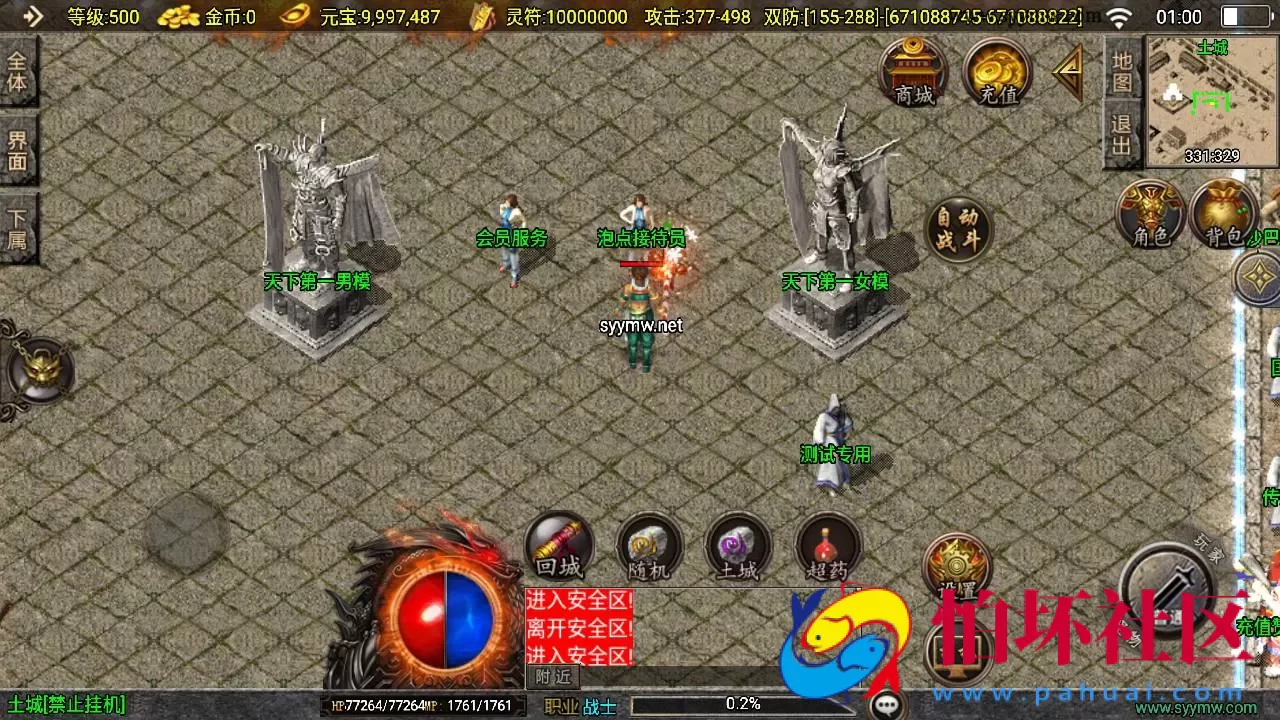Click the 进入安全区 message link

click(x=578, y=601)
